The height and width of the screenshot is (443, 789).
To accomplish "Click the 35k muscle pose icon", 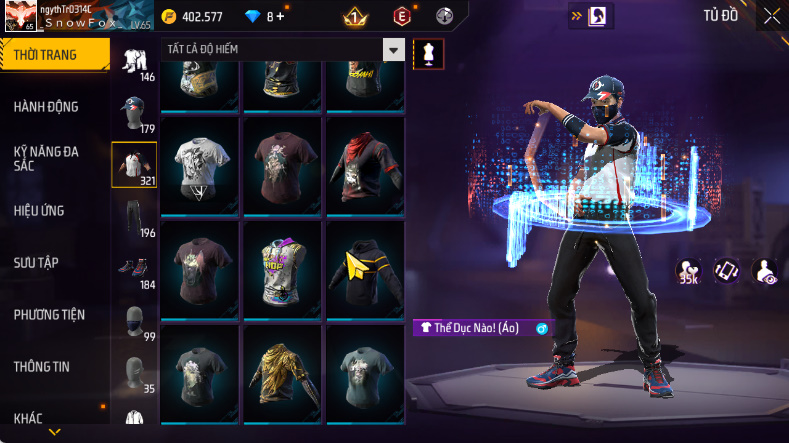I will pyautogui.click(x=688, y=271).
